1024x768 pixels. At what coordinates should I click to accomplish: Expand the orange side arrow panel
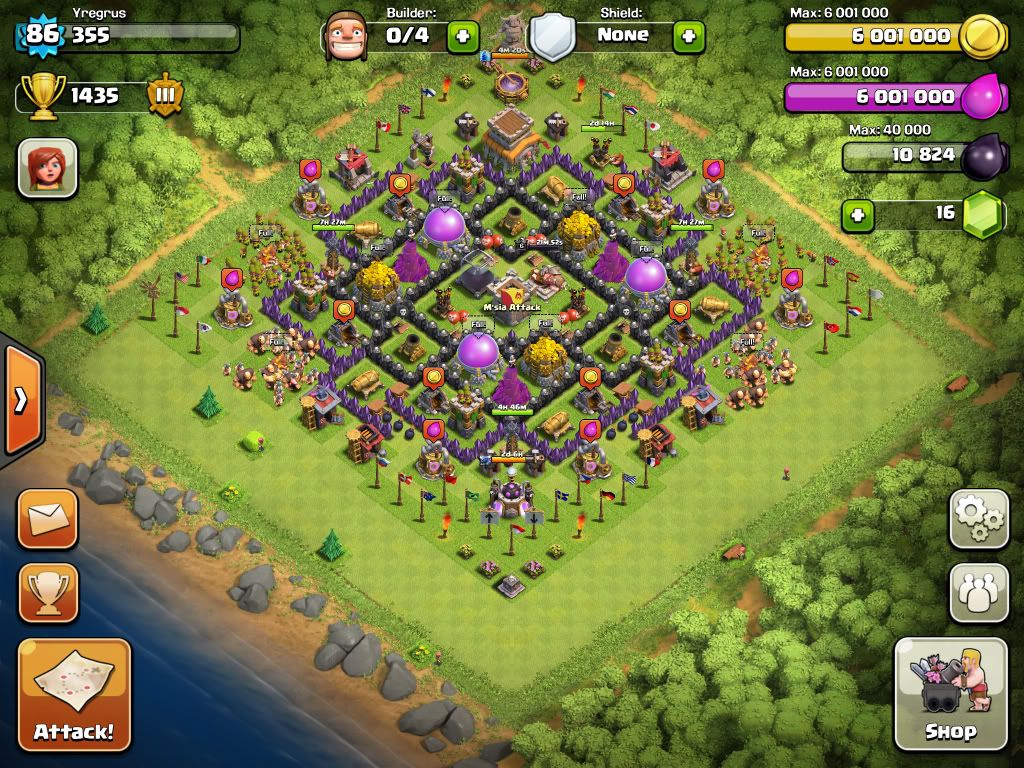(x=21, y=400)
